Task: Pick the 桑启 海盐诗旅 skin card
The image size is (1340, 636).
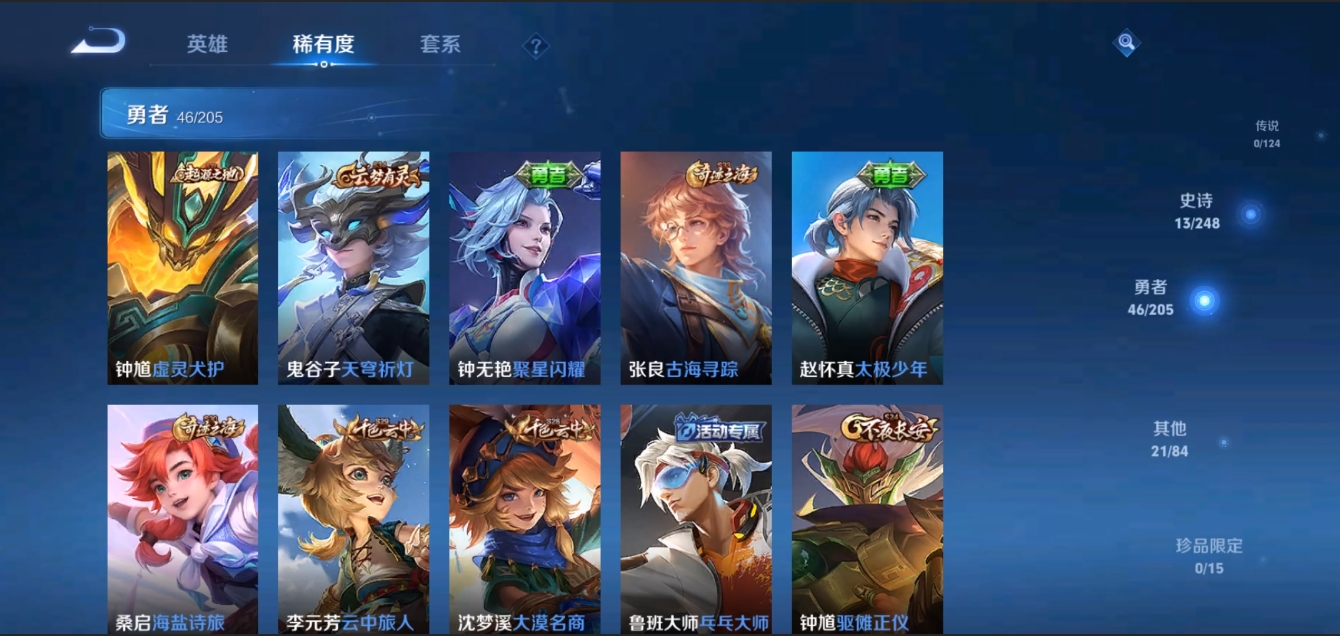Action: pyautogui.click(x=183, y=518)
